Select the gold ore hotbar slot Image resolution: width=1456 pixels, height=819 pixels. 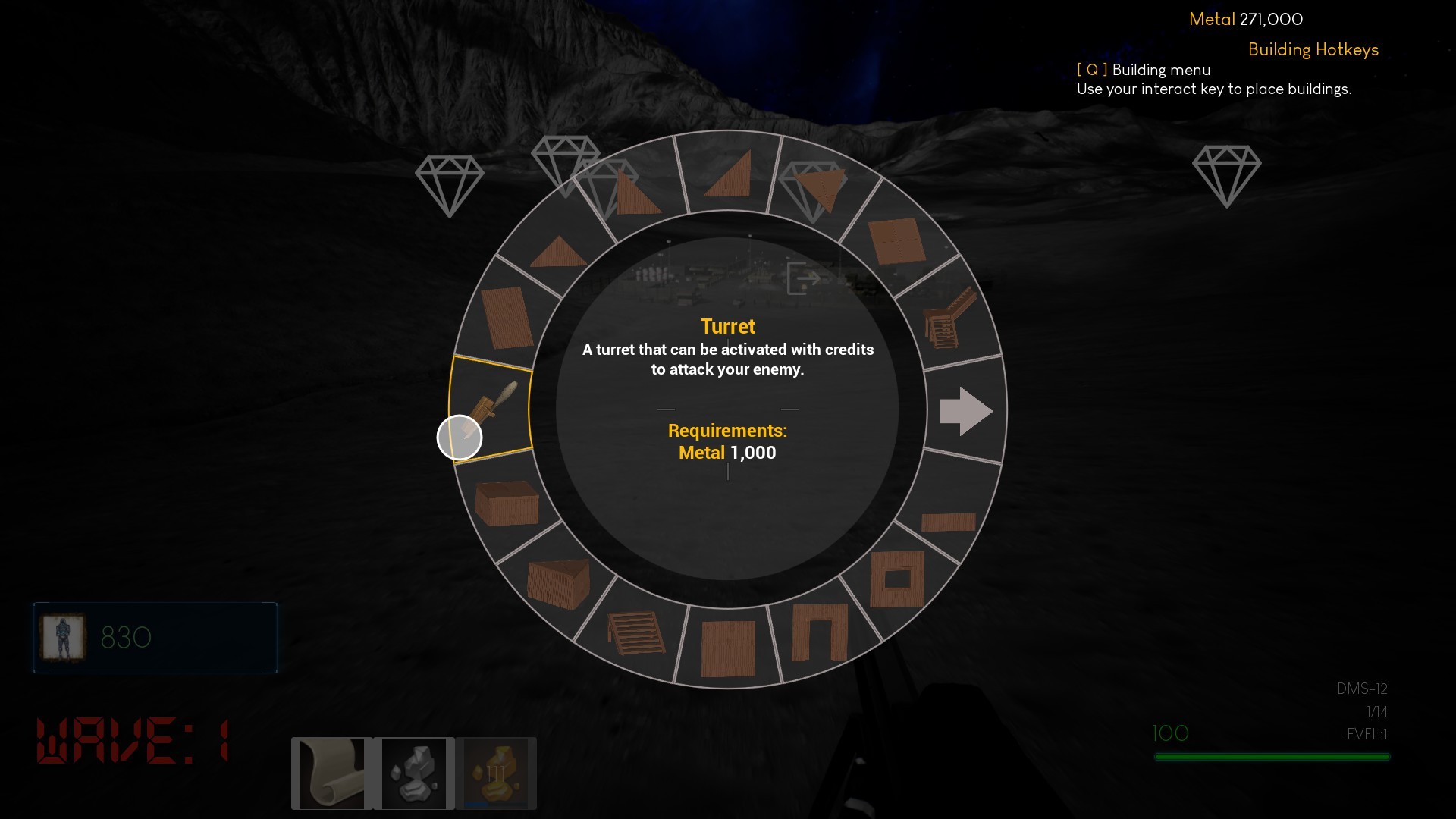click(x=494, y=773)
